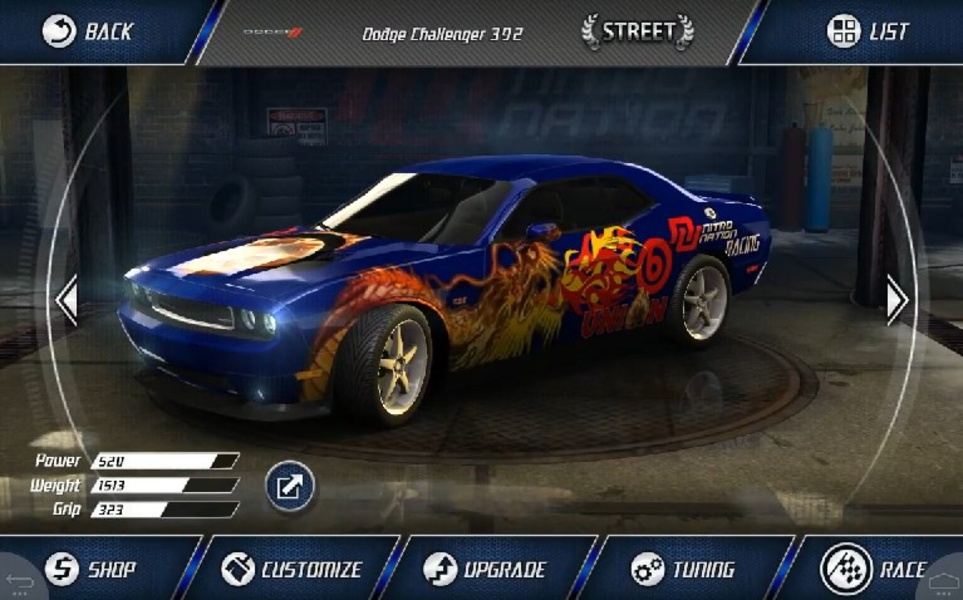Start a RACE

tap(872, 570)
